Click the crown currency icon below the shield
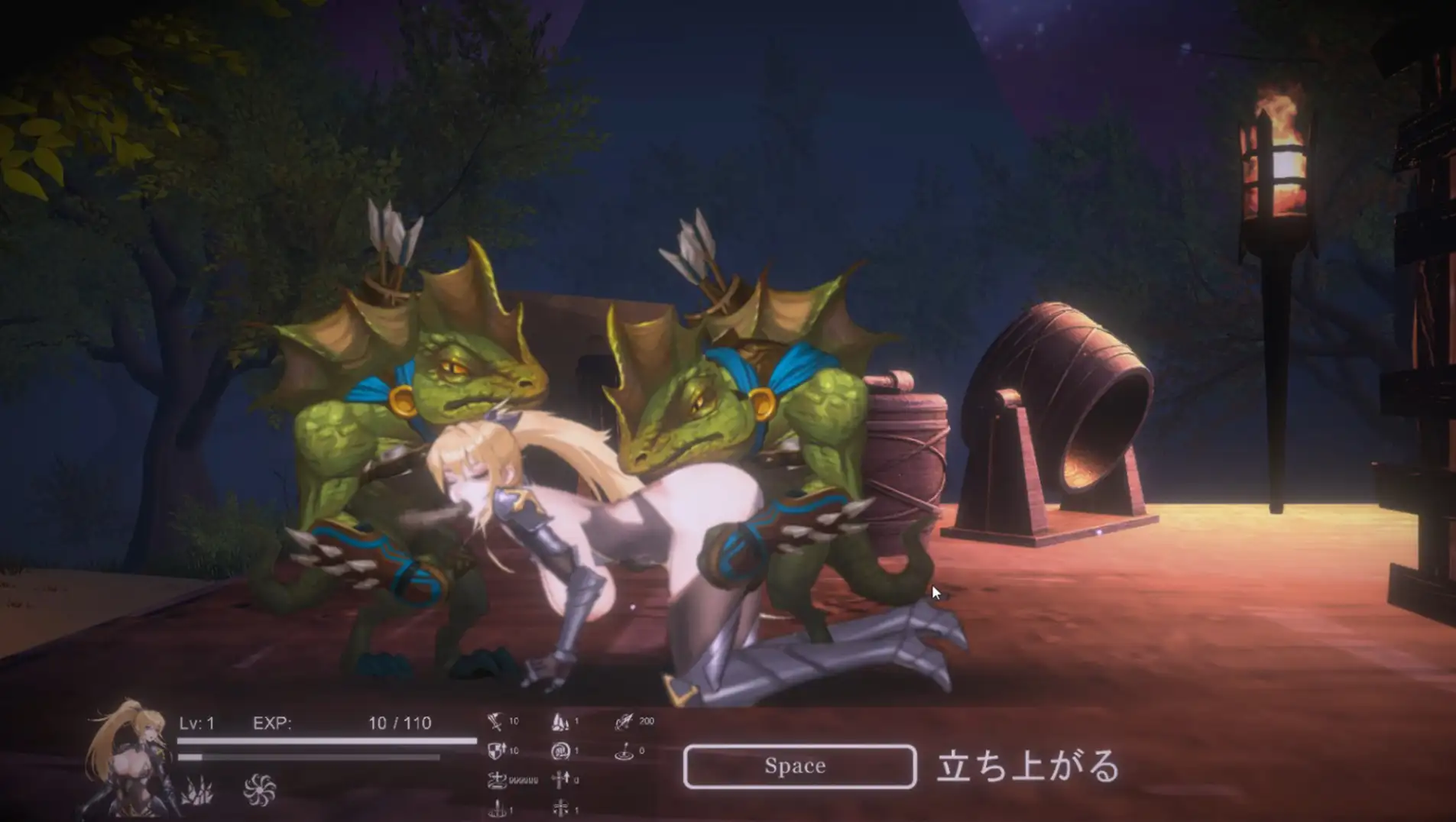Screen dimensions: 1456x822 point(497,779)
